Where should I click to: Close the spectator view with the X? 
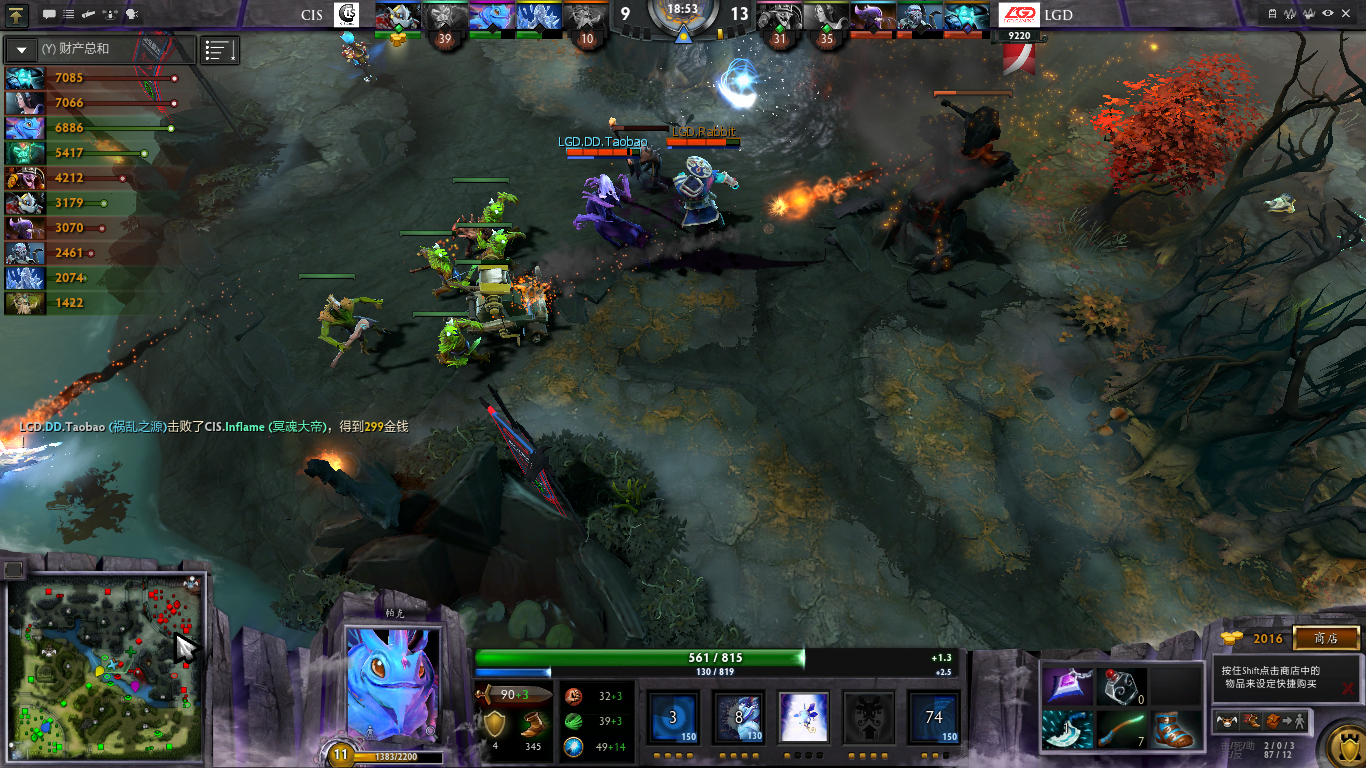[x=1348, y=14]
